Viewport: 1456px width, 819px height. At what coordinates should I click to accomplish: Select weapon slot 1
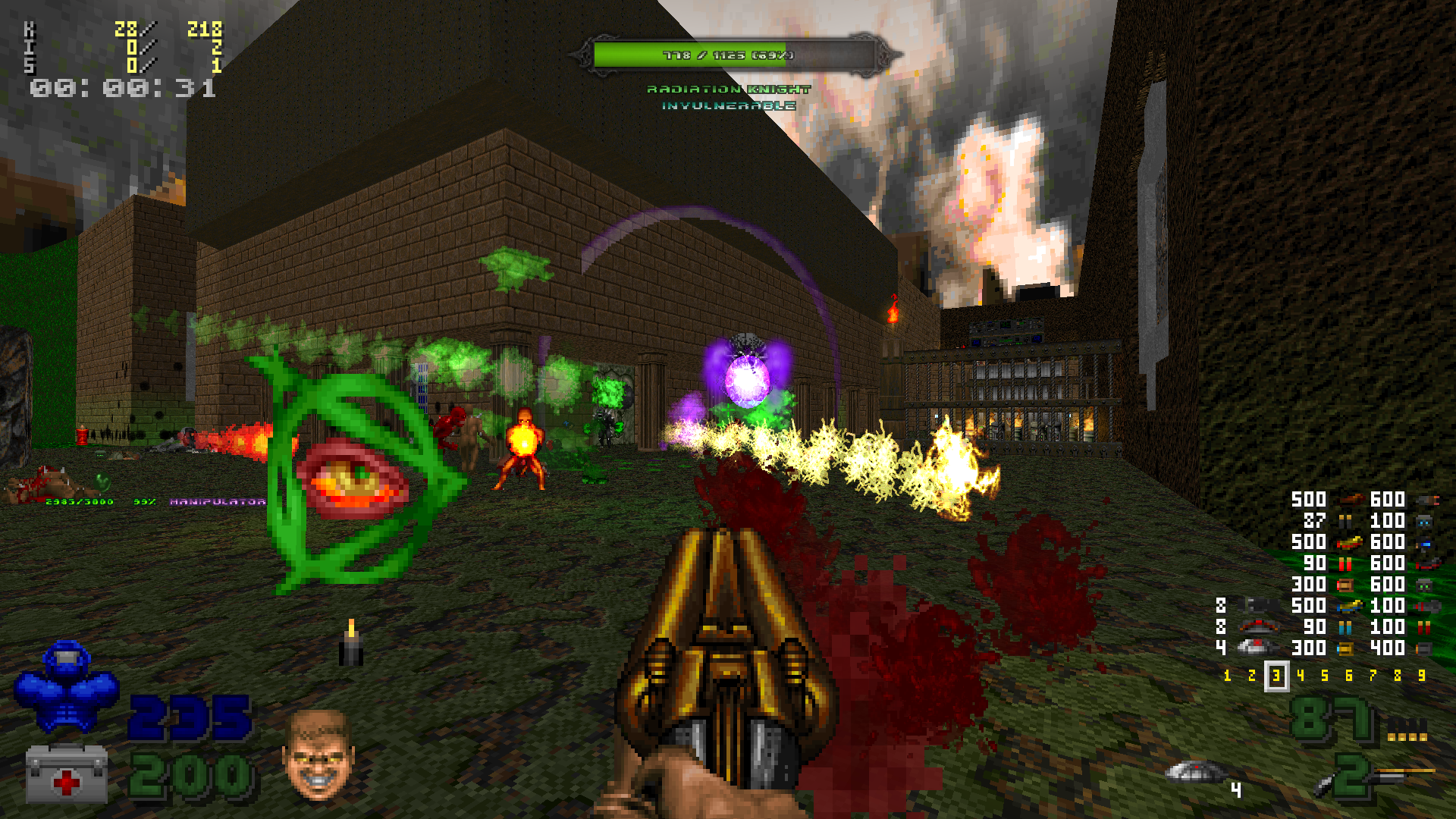click(1227, 675)
